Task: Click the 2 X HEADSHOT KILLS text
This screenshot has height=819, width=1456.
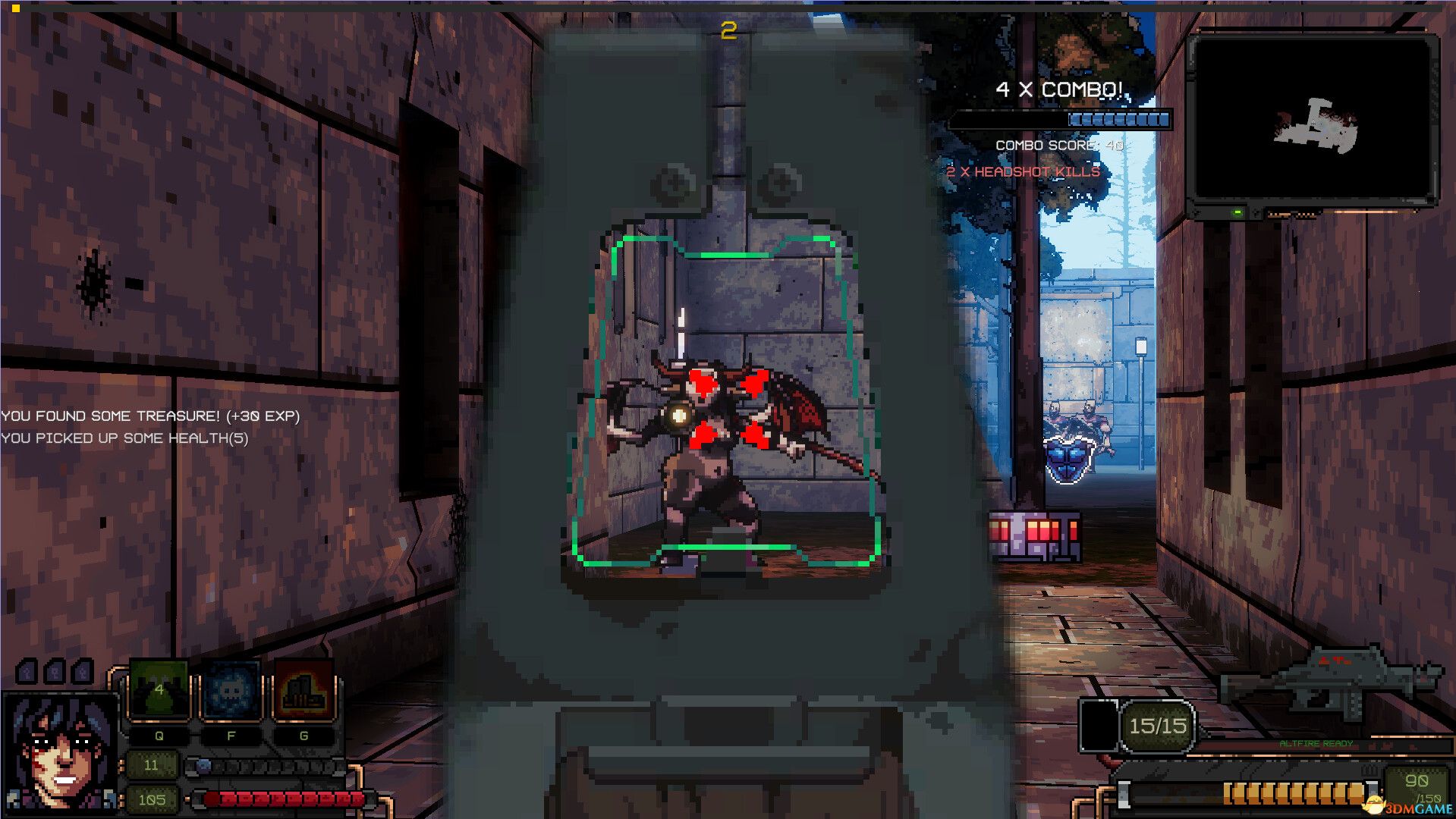Action: pyautogui.click(x=1022, y=172)
